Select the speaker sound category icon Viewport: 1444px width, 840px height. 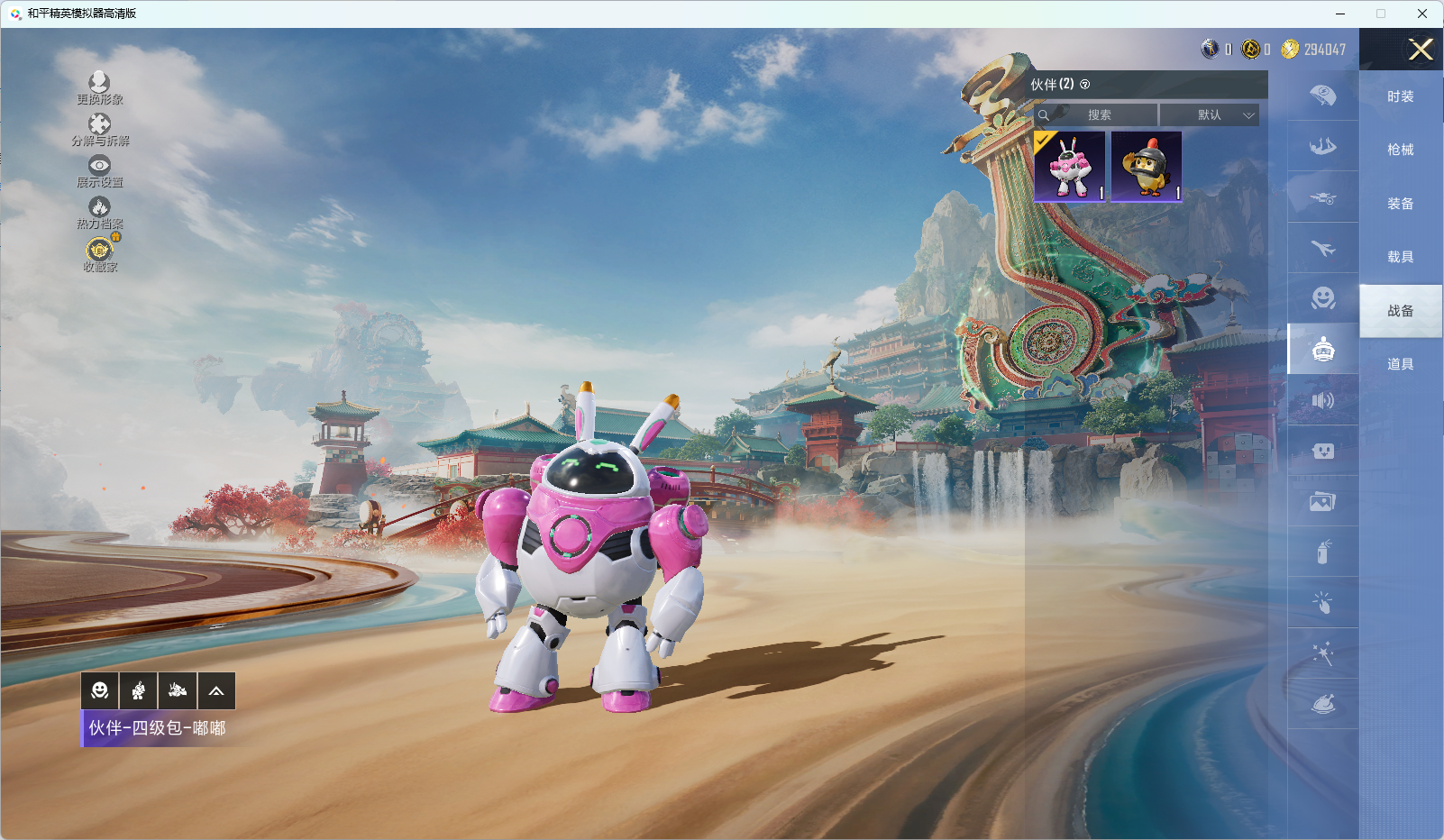[x=1322, y=400]
